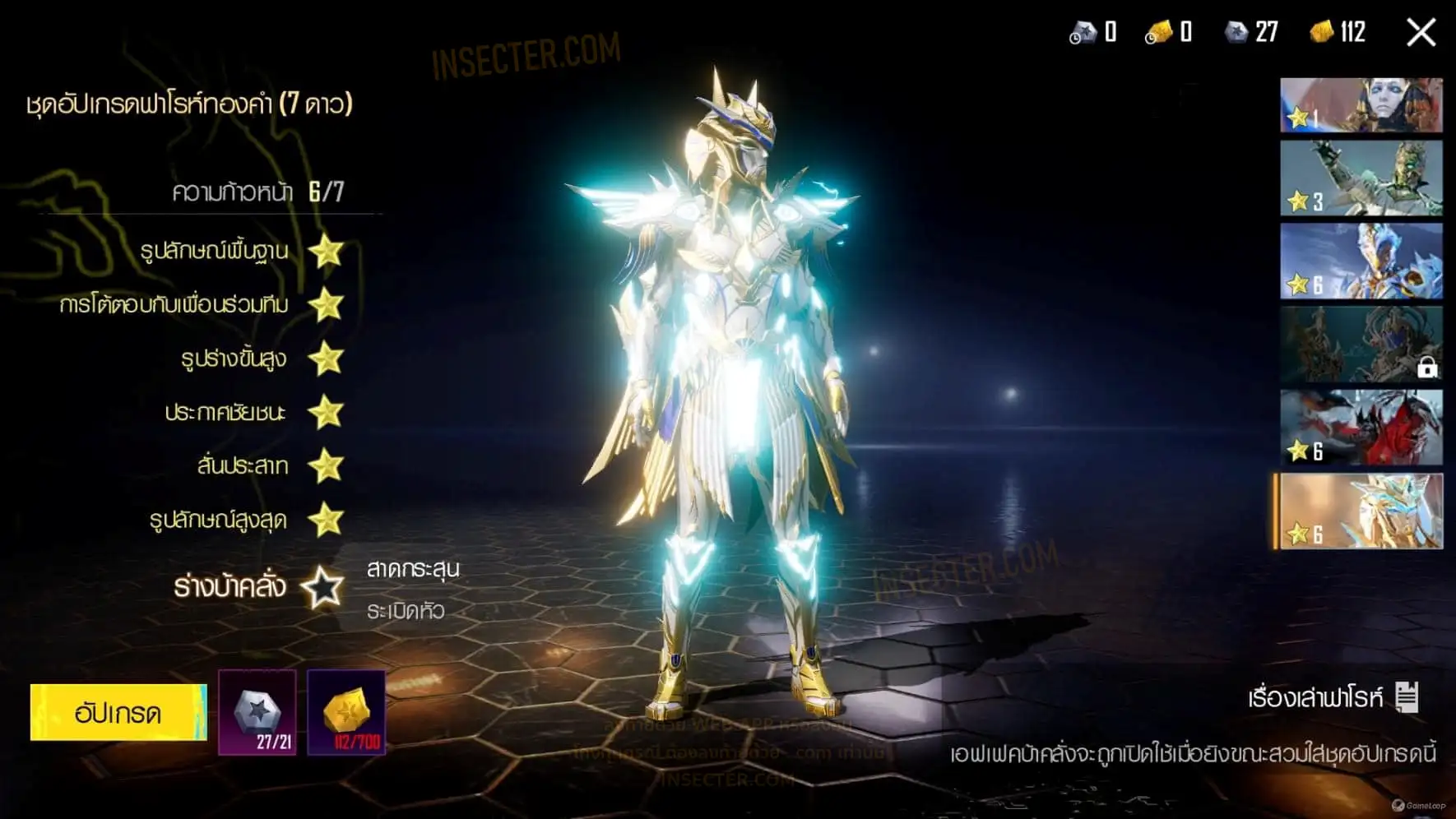Select the highlighted golden pharaoh outfit thumbnail

[1361, 511]
